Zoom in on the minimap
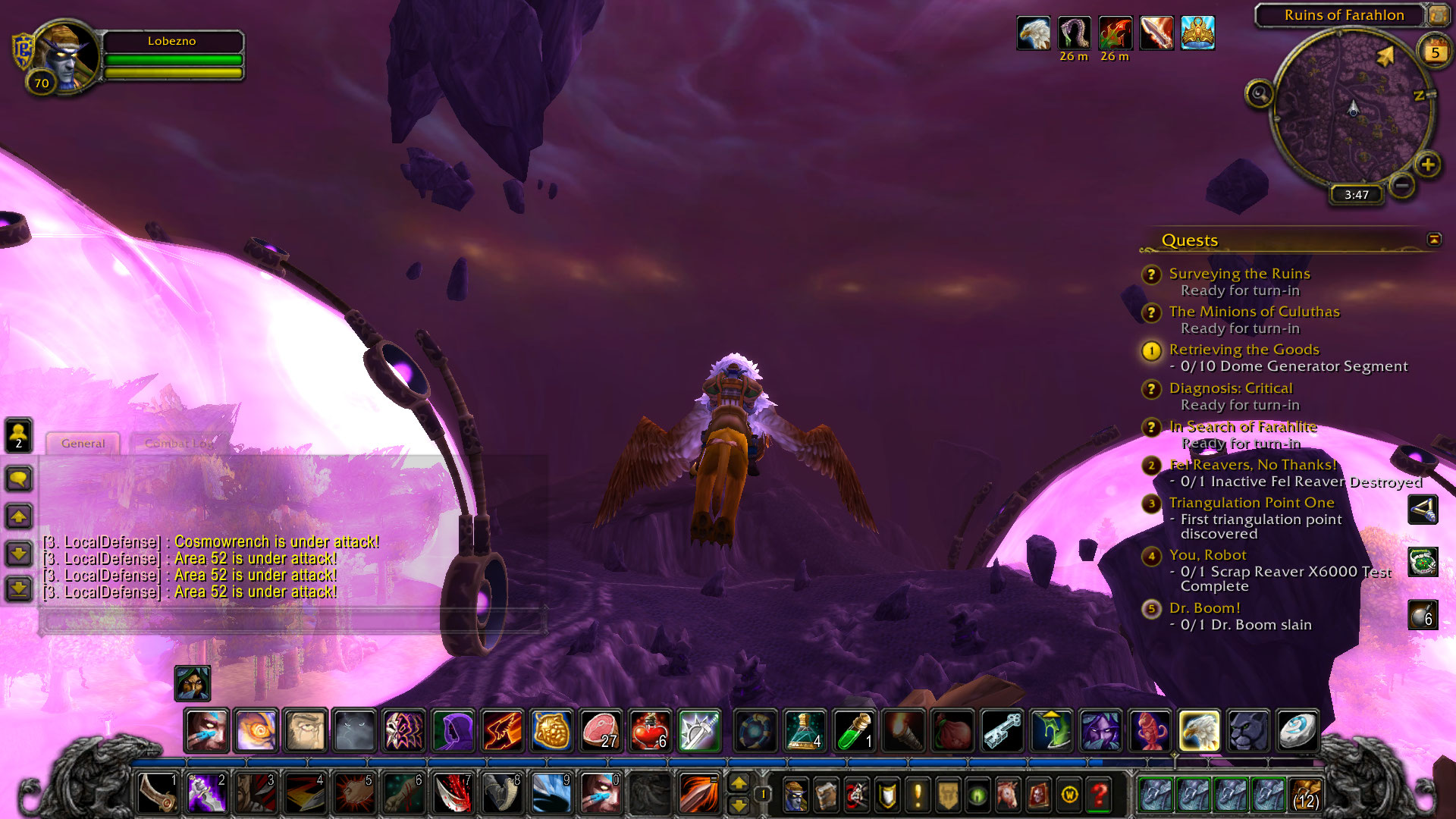This screenshot has width=1456, height=819. (x=1427, y=165)
